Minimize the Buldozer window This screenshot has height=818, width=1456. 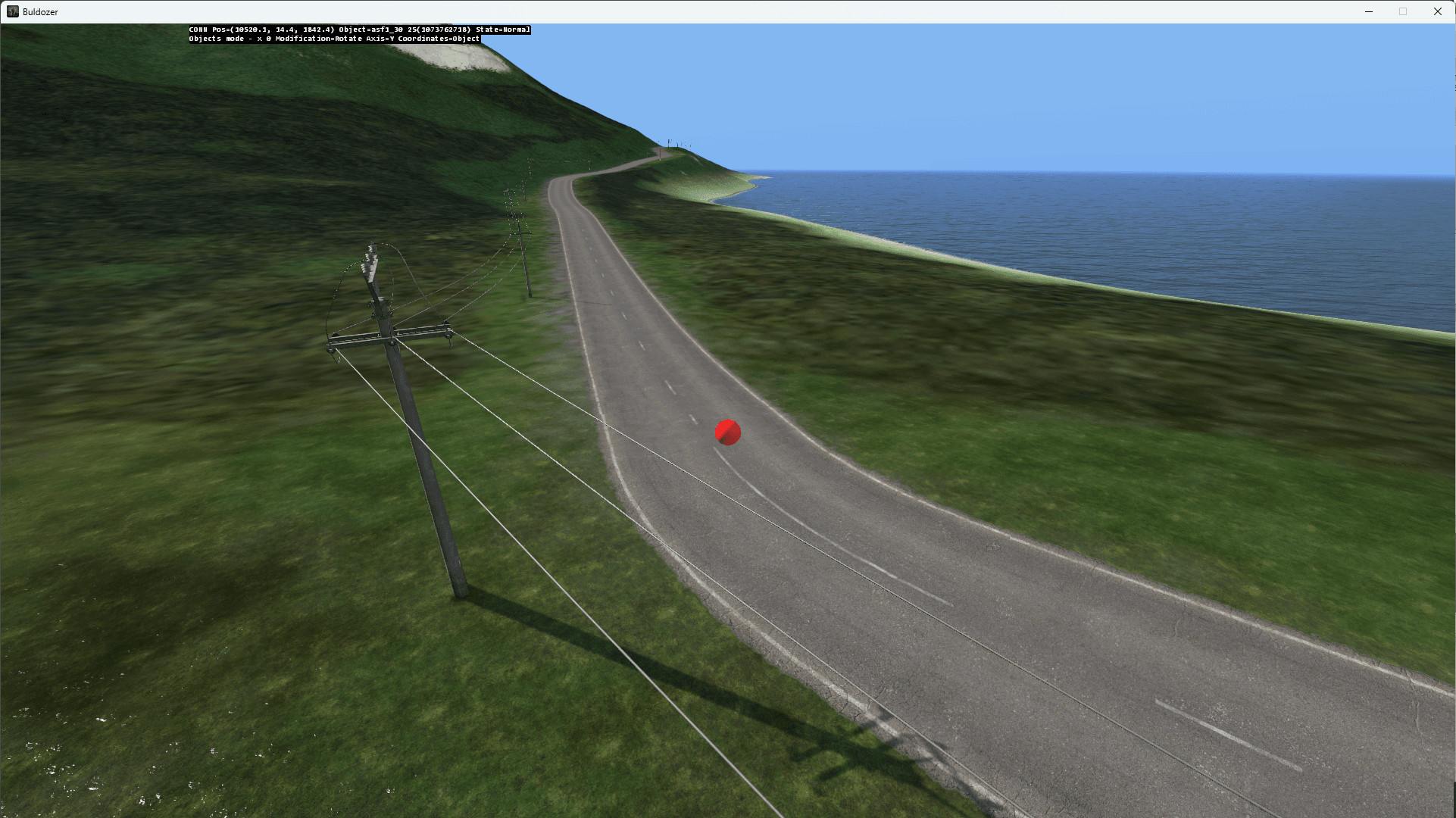[x=1369, y=11]
